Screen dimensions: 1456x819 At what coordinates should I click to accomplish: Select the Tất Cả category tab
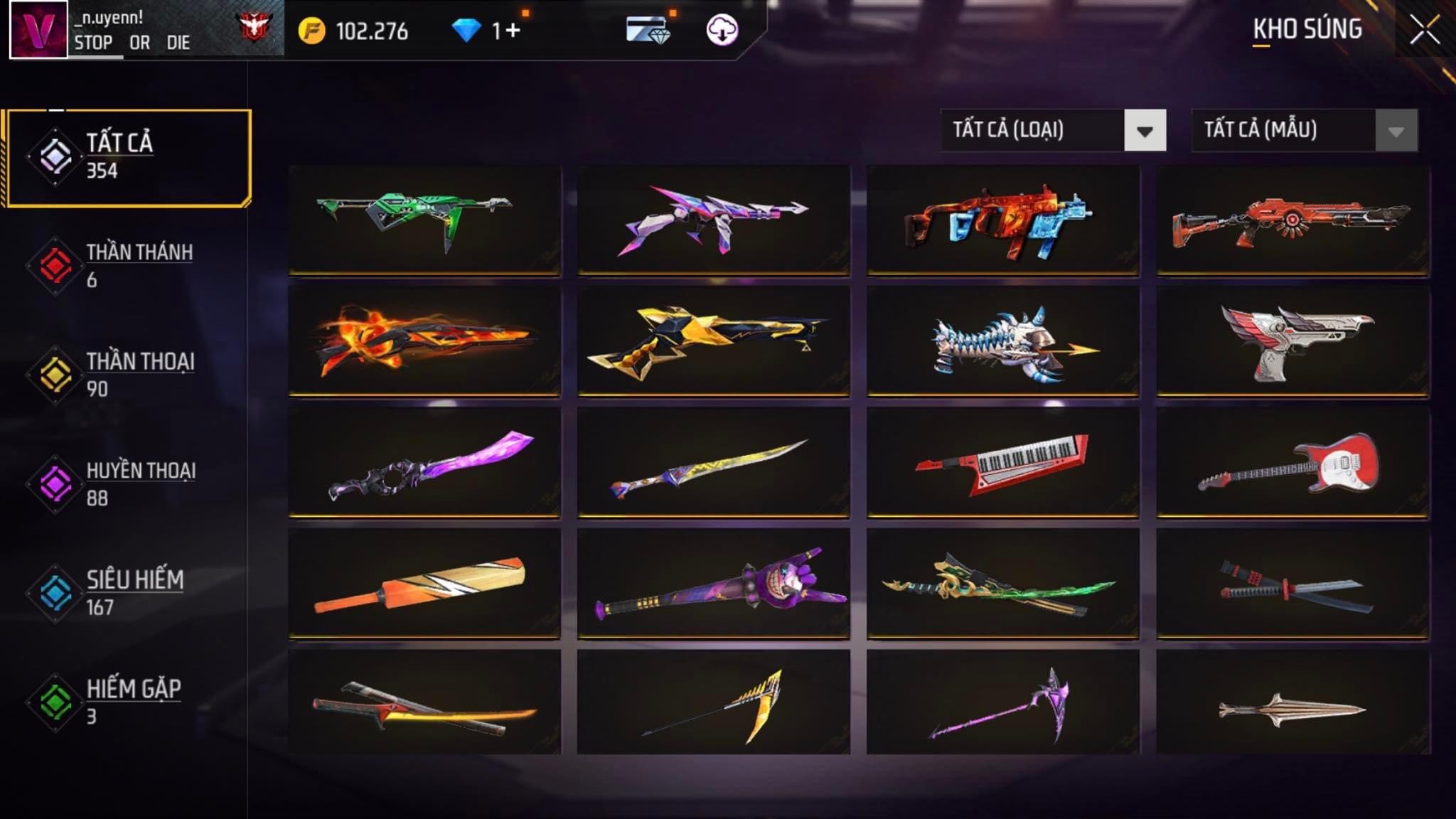pyautogui.click(x=129, y=157)
